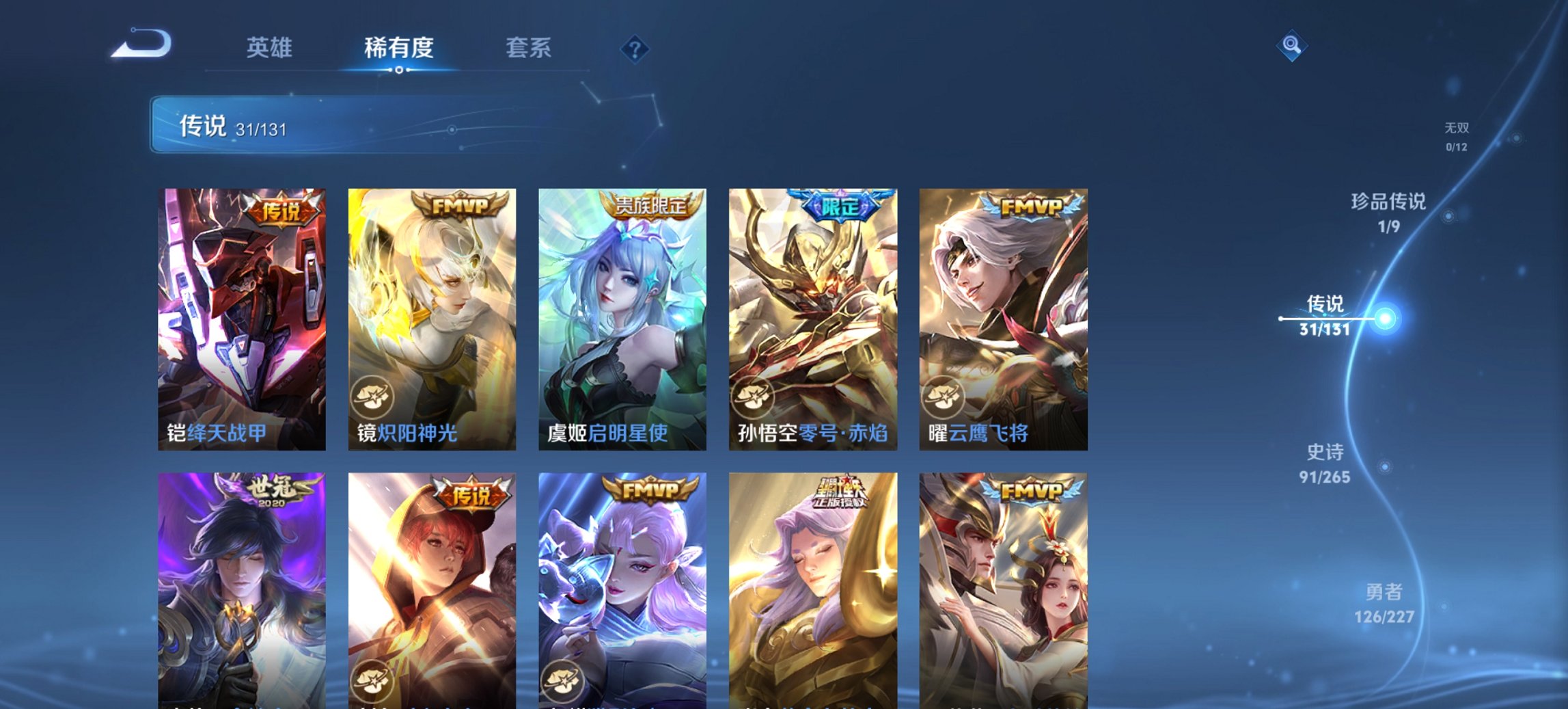Select the 稀有度 tab
Image resolution: width=1568 pixels, height=709 pixels.
[398, 48]
